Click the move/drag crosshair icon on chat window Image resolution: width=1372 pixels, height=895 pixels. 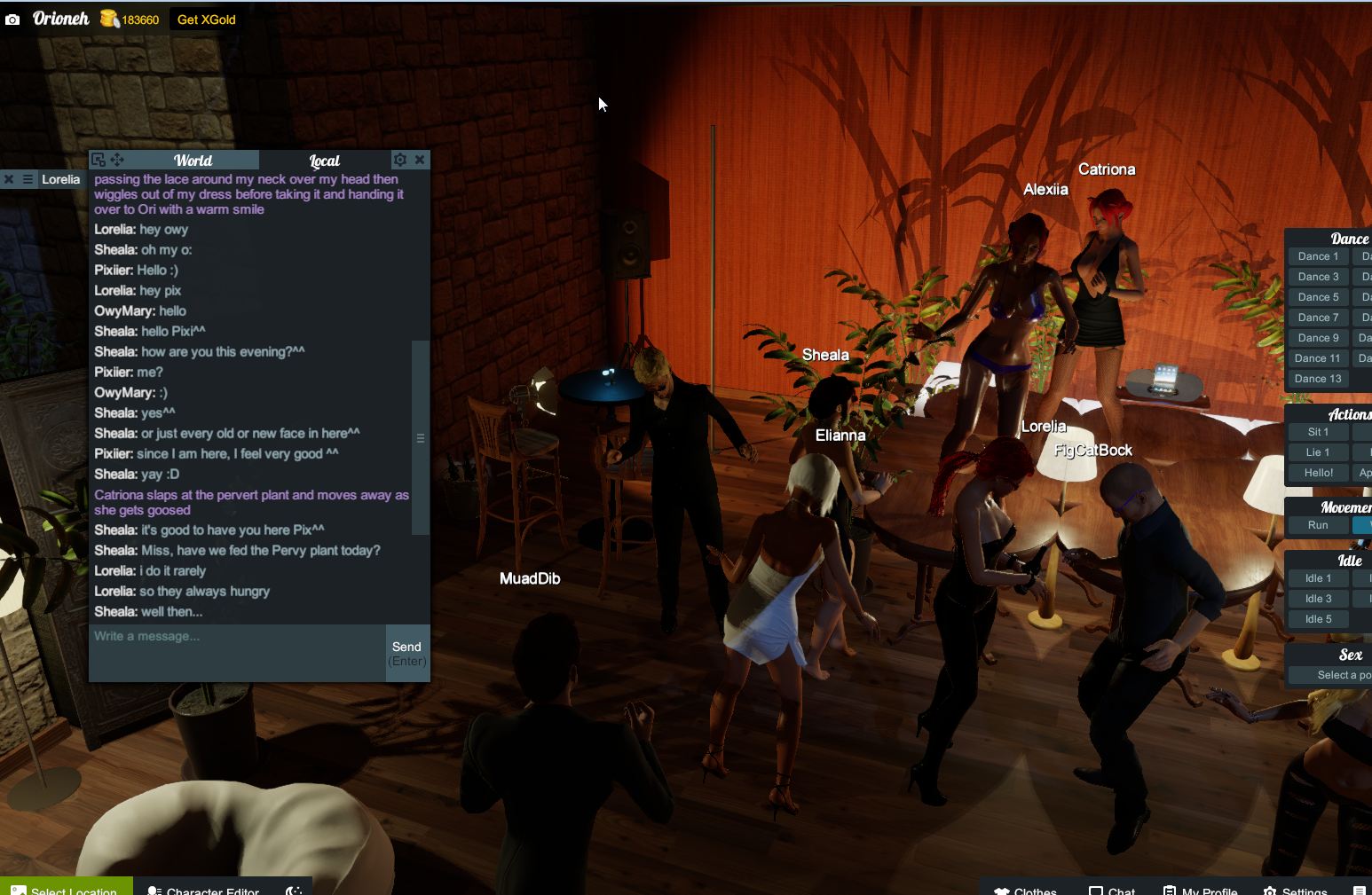pyautogui.click(x=116, y=160)
